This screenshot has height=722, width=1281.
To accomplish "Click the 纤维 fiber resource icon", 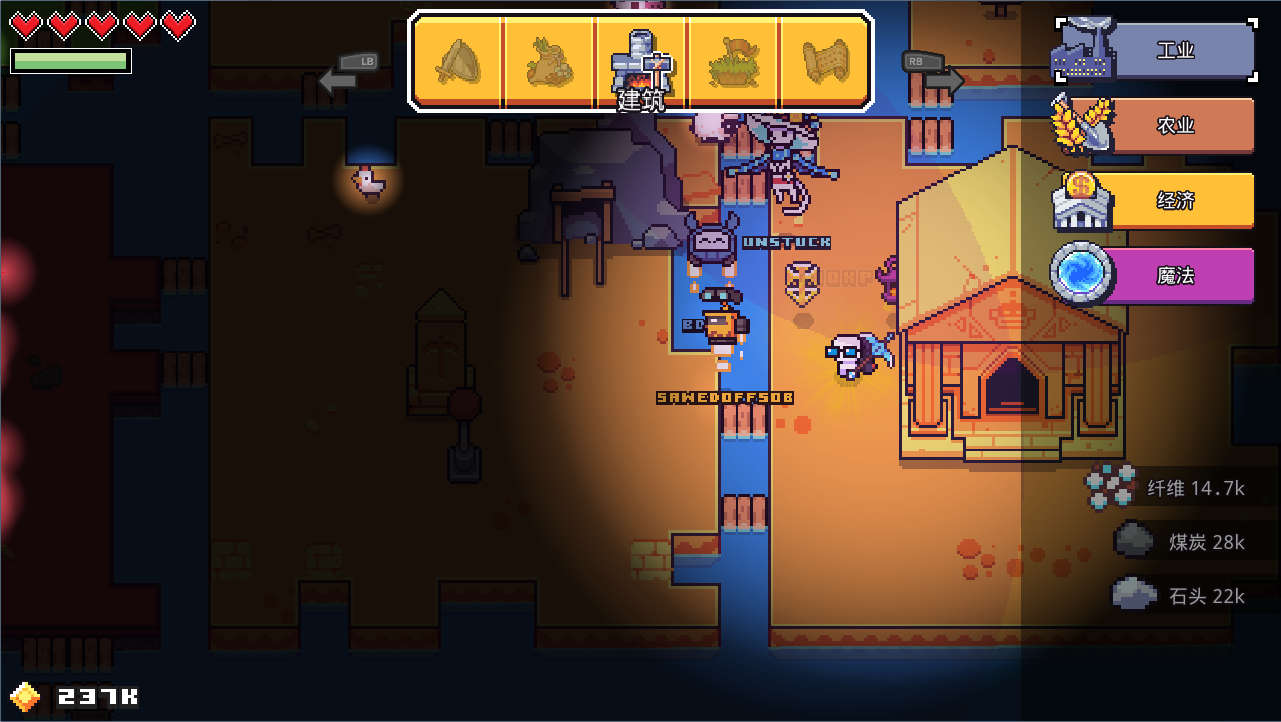I will tap(1112, 487).
